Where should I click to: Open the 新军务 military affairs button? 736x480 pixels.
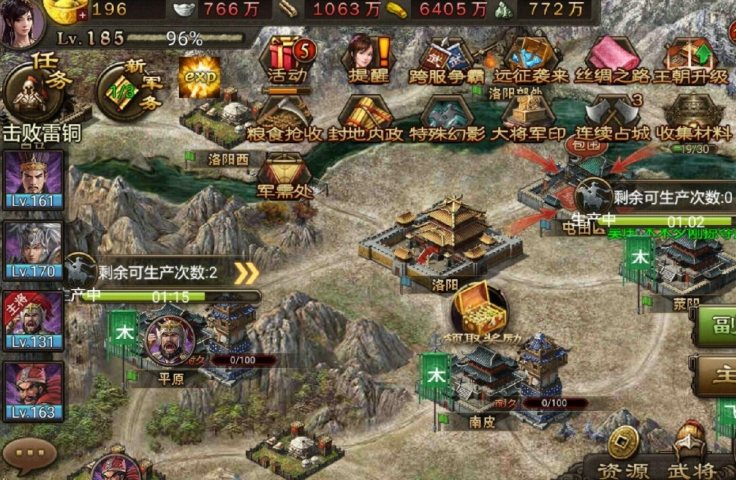pyautogui.click(x=129, y=89)
